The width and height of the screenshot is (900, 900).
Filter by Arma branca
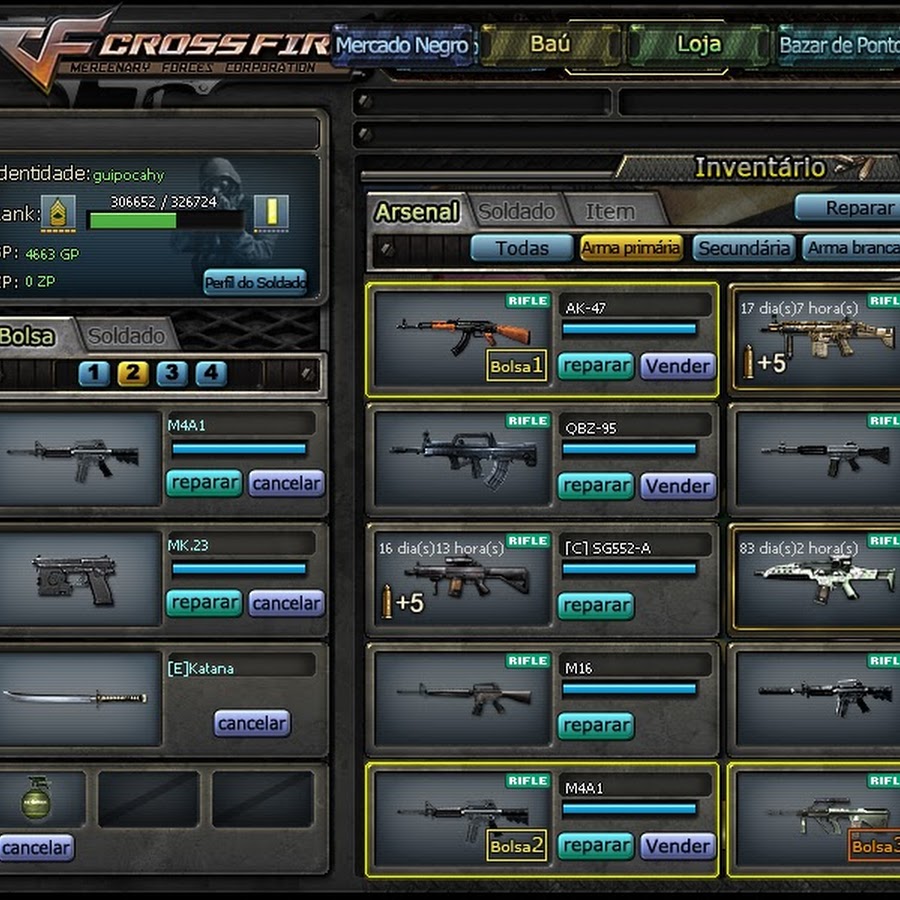tap(852, 248)
